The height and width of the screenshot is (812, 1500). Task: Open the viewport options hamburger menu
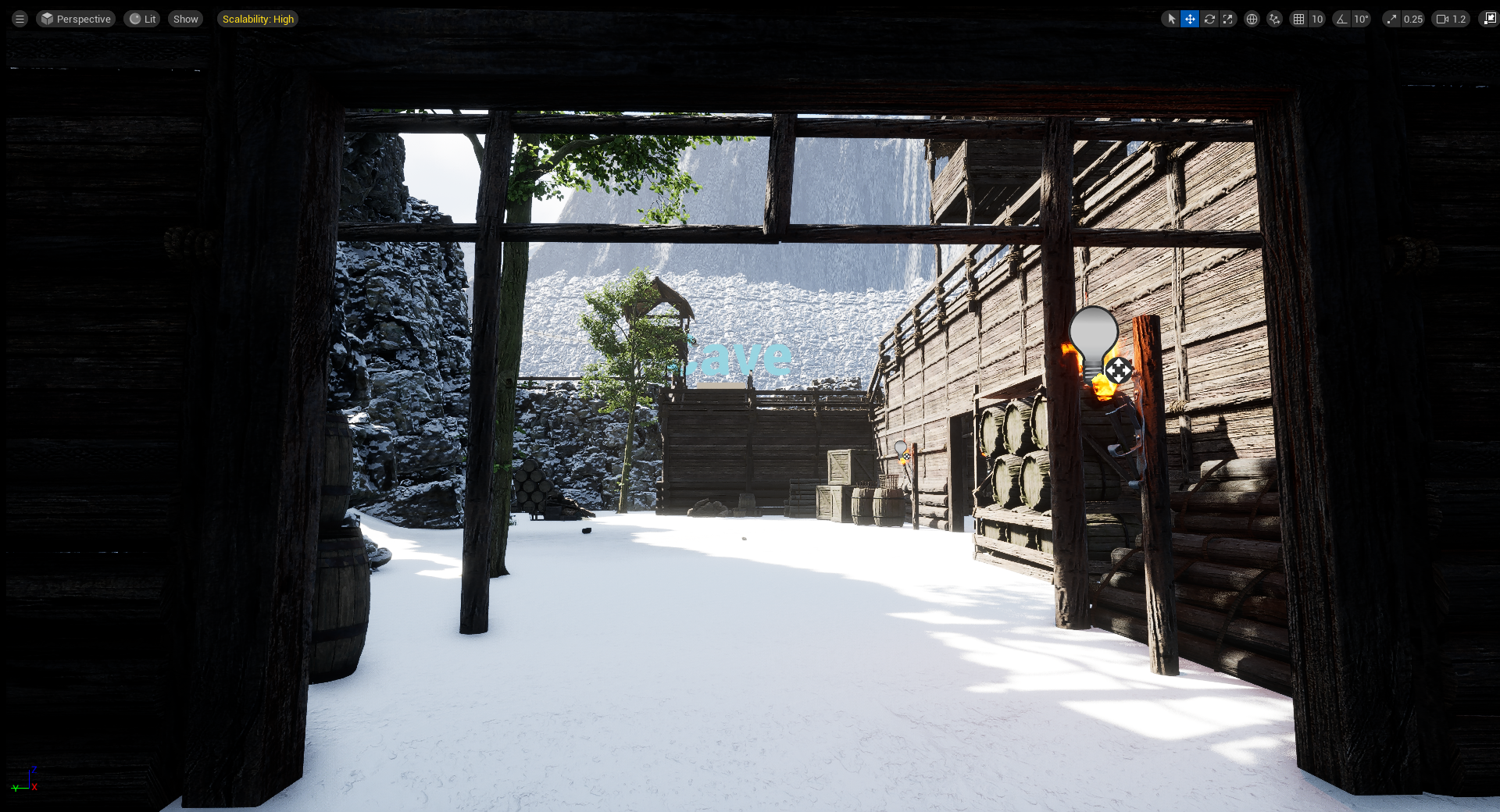[x=20, y=19]
